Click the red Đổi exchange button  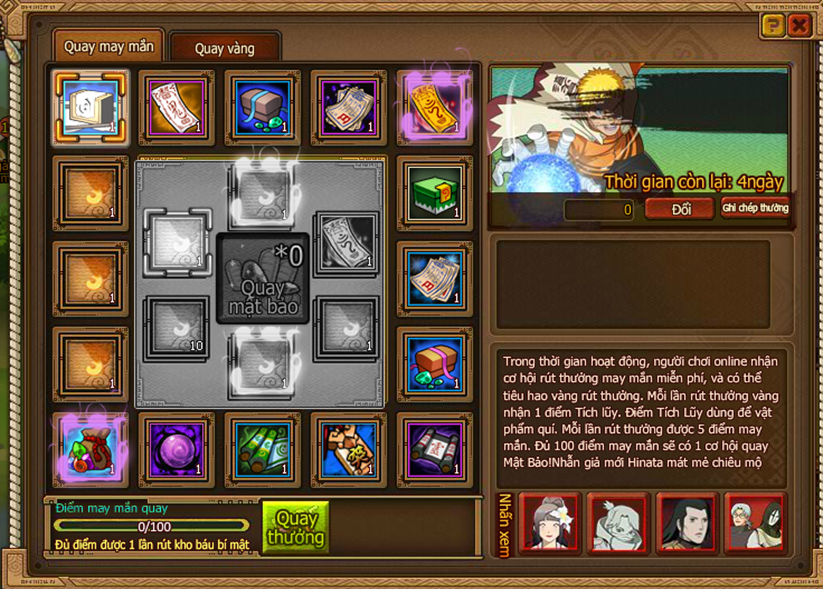679,209
